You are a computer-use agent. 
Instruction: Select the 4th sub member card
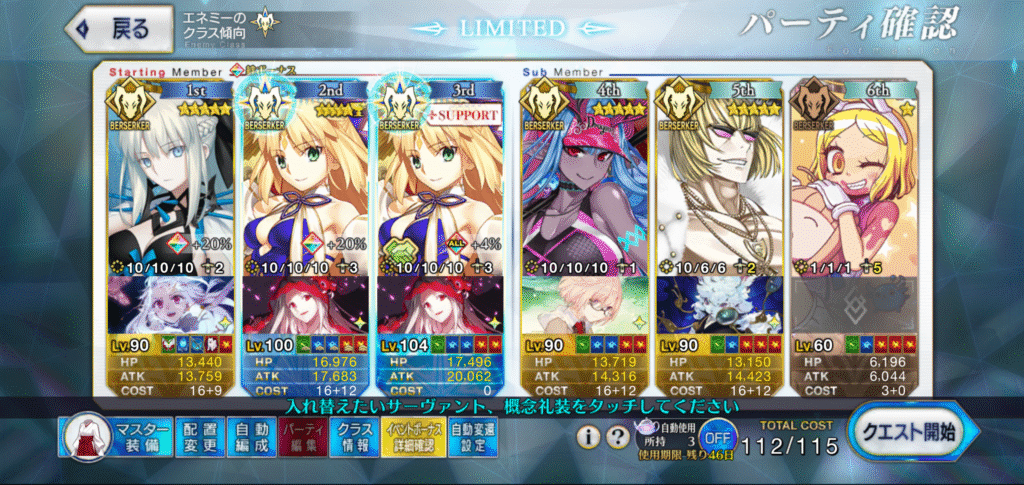point(582,230)
